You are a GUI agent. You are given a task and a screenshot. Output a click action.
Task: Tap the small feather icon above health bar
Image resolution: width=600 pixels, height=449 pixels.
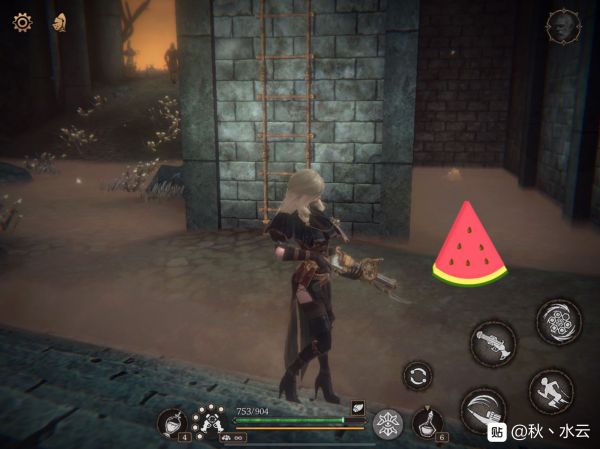click(x=357, y=406)
